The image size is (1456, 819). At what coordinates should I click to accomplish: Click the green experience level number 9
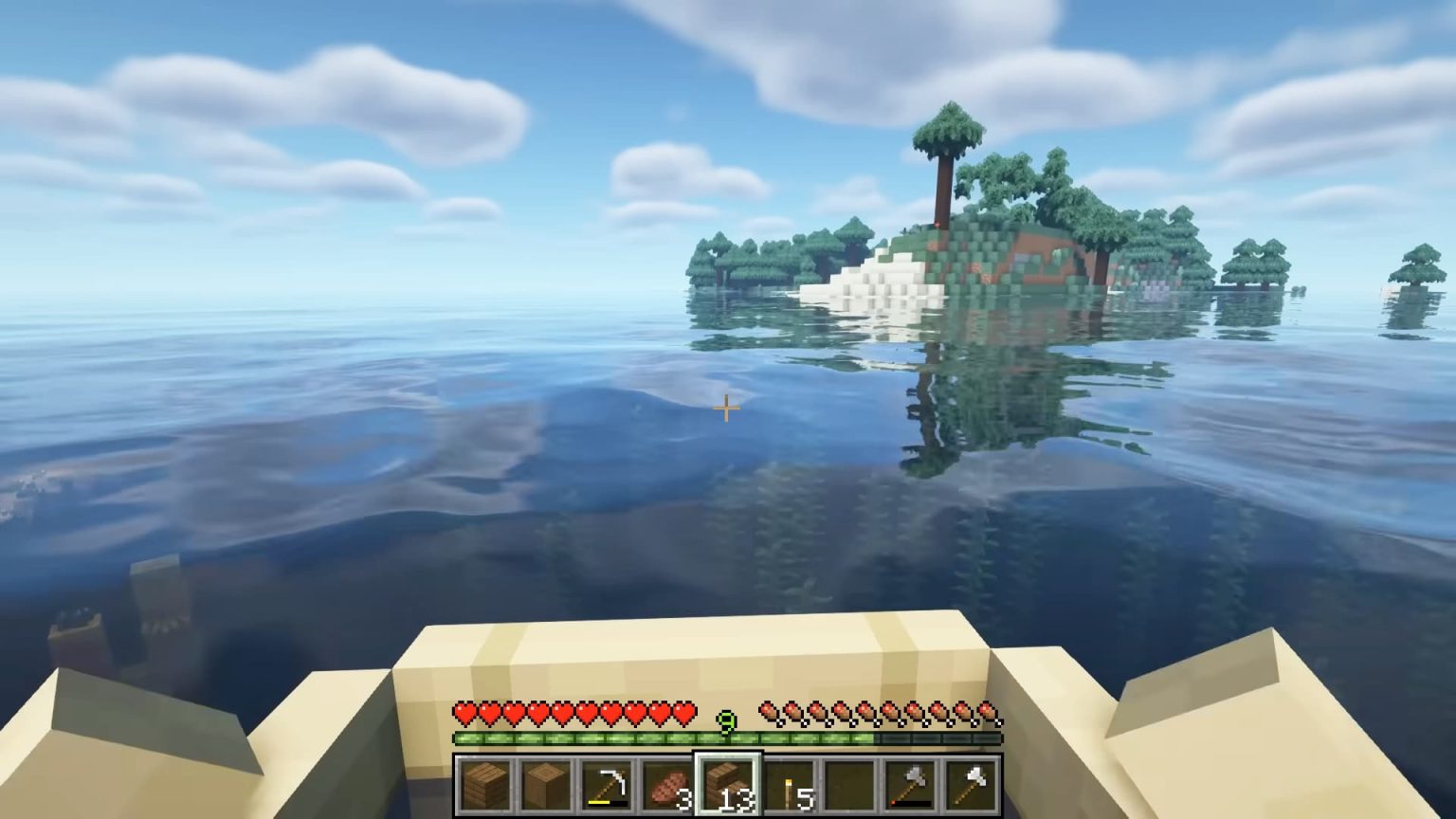[726, 722]
